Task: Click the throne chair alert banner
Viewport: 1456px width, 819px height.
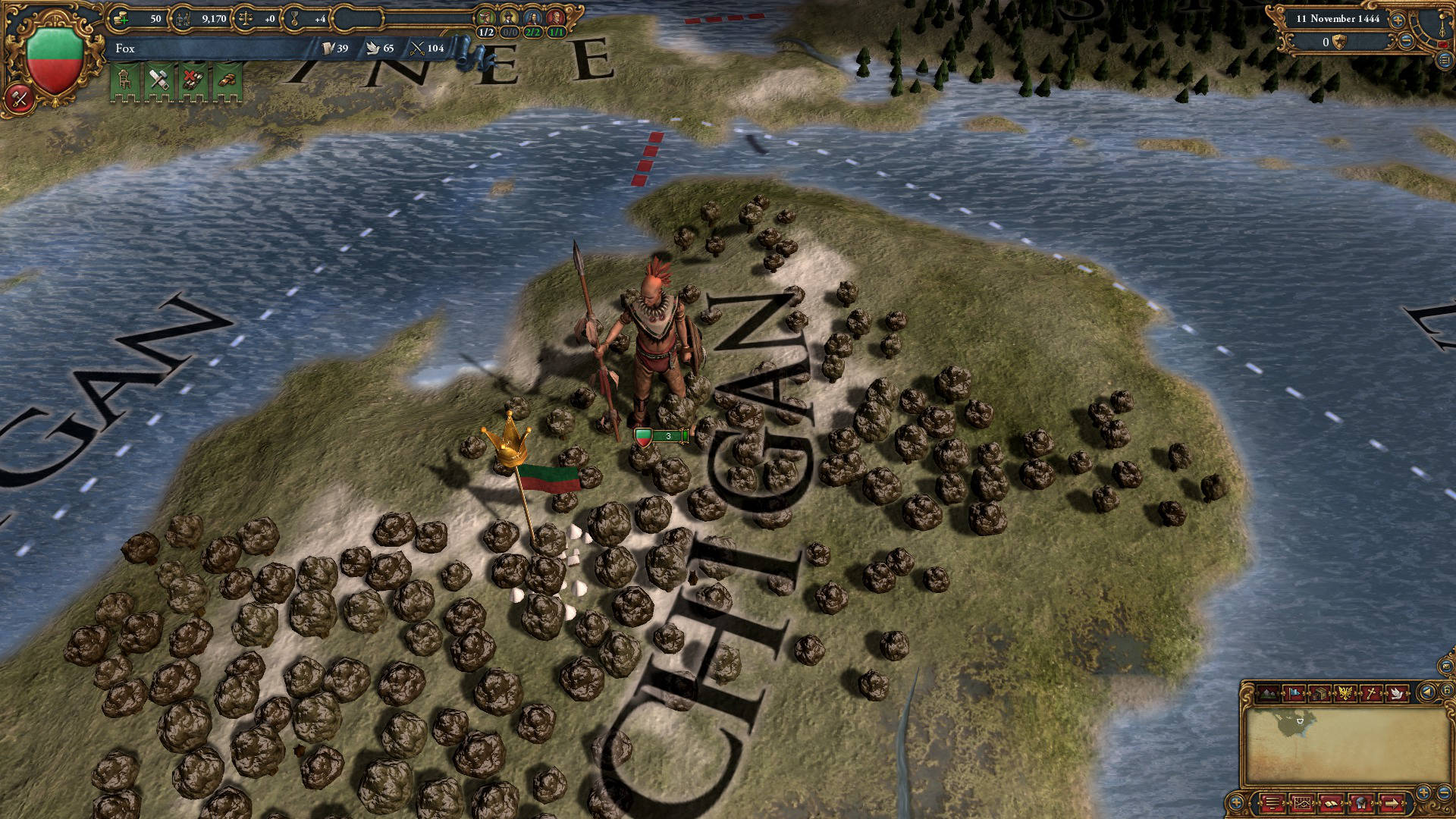Action: [x=126, y=82]
